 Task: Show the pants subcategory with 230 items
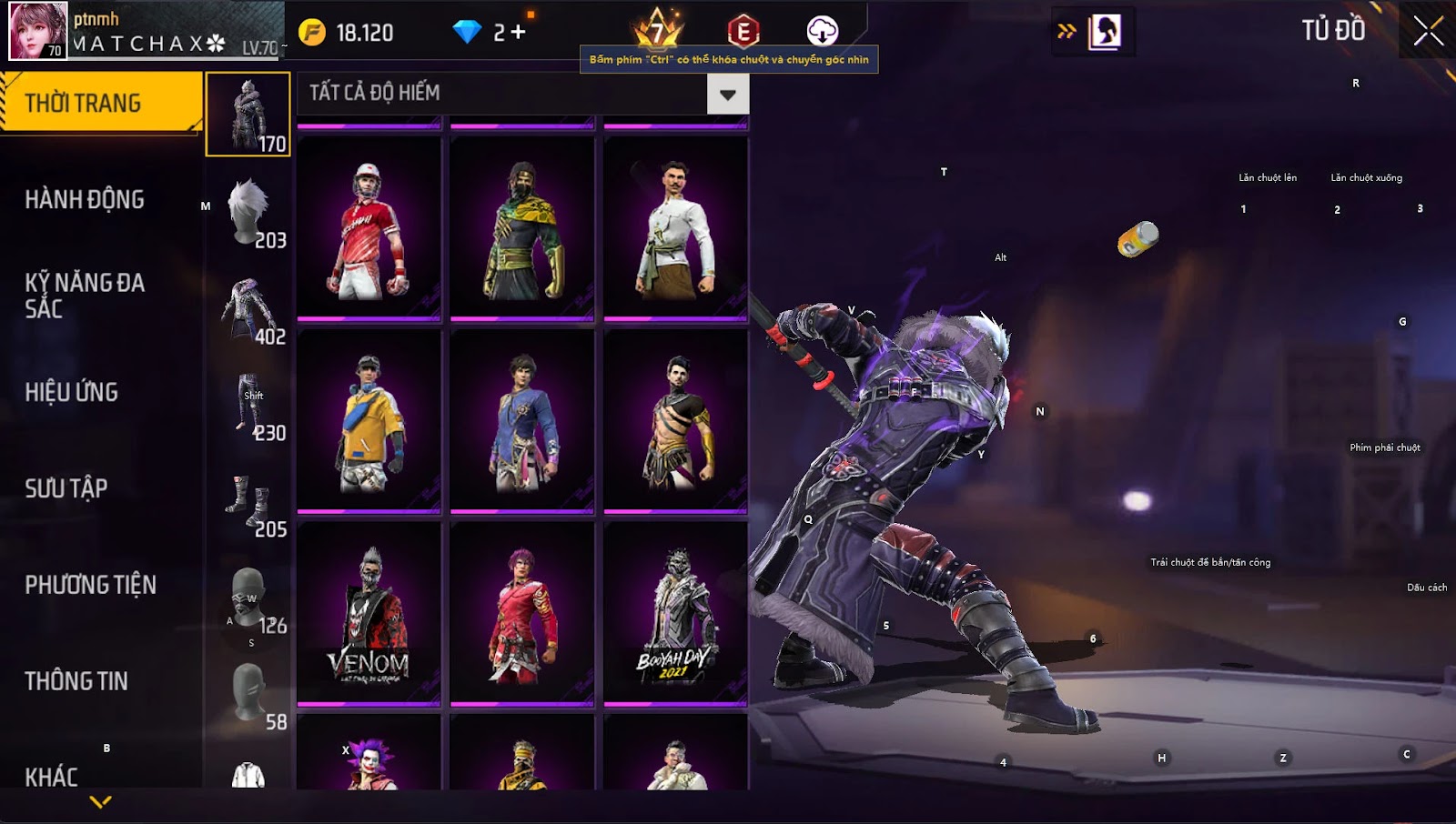(248, 405)
